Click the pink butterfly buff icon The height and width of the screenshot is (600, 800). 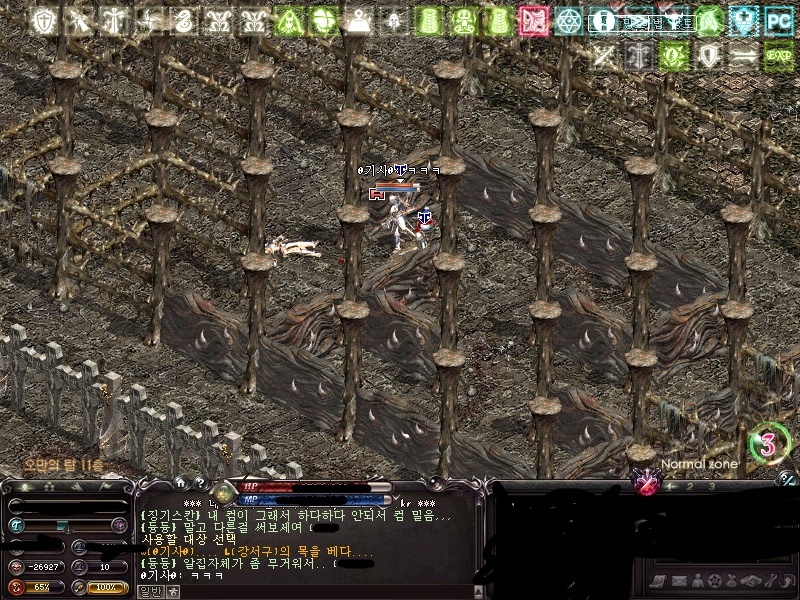click(x=533, y=20)
